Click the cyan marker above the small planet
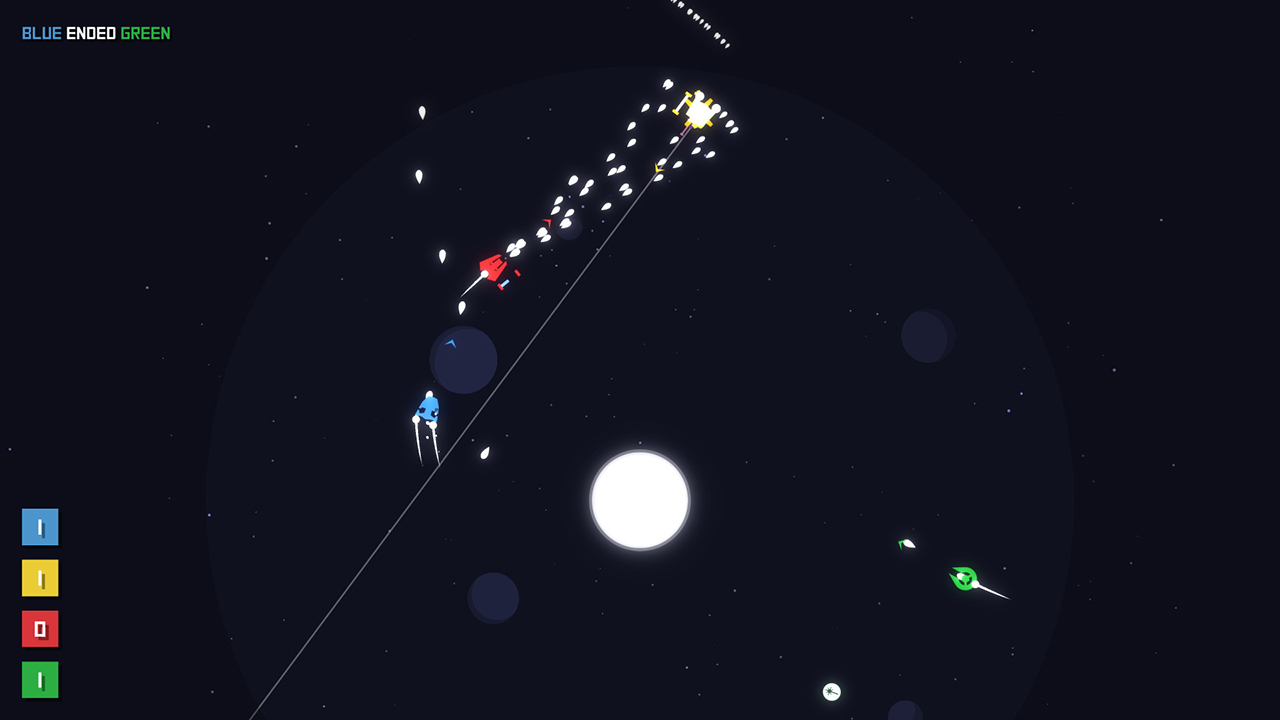This screenshot has width=1280, height=720. (452, 344)
